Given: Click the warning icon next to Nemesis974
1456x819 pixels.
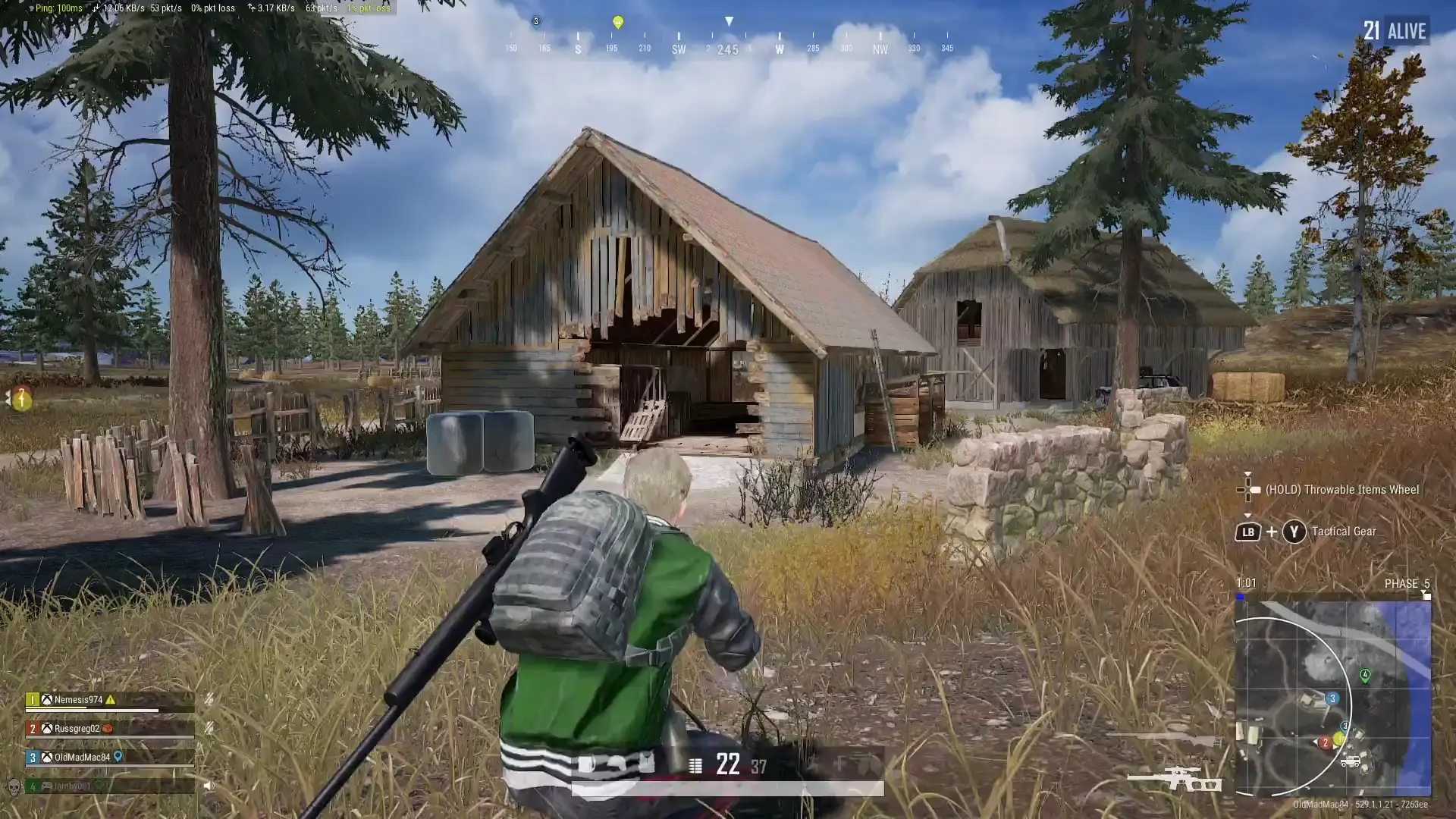Looking at the screenshot, I should pyautogui.click(x=111, y=700).
